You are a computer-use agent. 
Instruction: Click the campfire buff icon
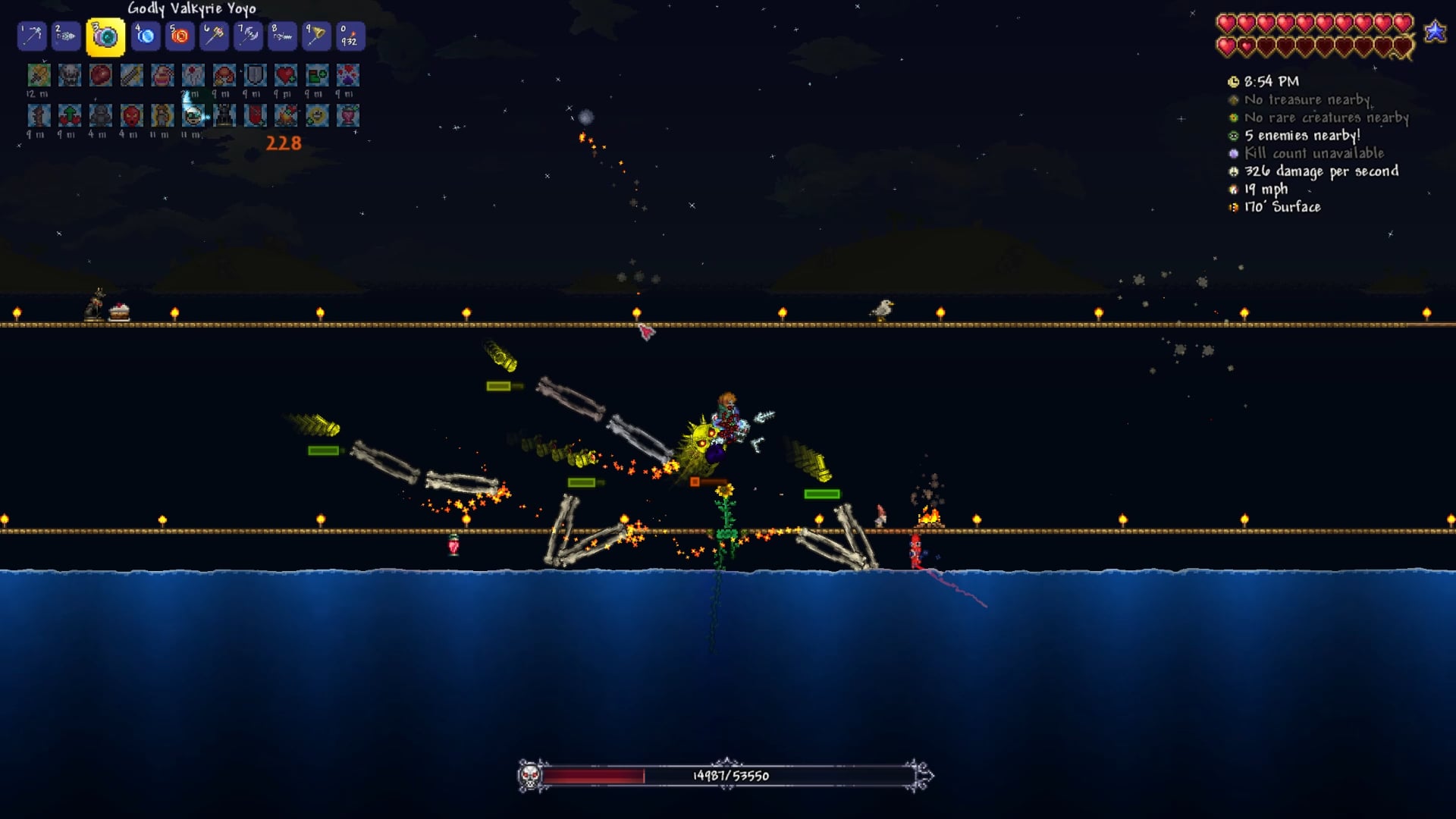pos(286,115)
